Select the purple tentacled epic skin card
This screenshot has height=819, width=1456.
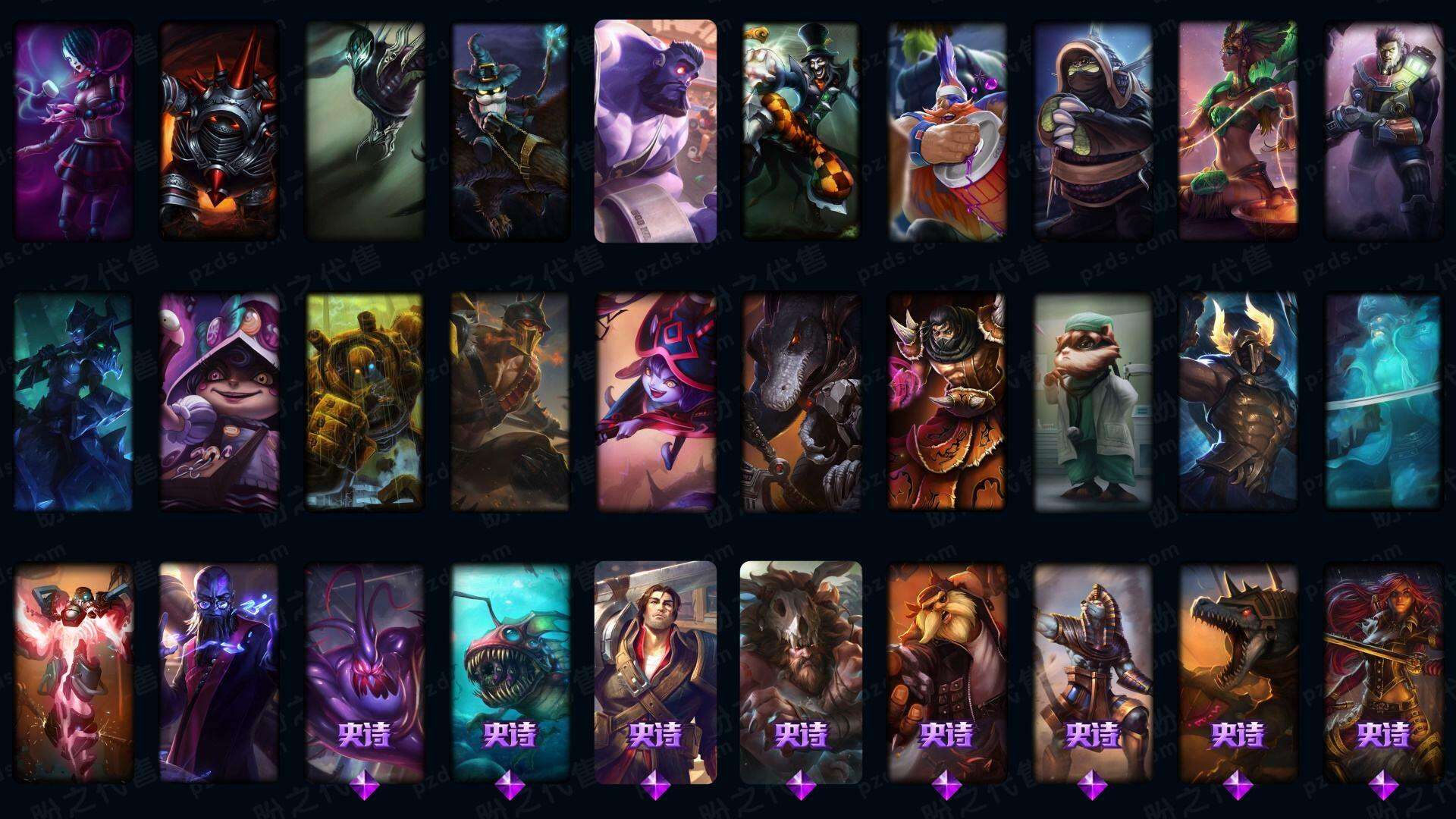click(365, 672)
